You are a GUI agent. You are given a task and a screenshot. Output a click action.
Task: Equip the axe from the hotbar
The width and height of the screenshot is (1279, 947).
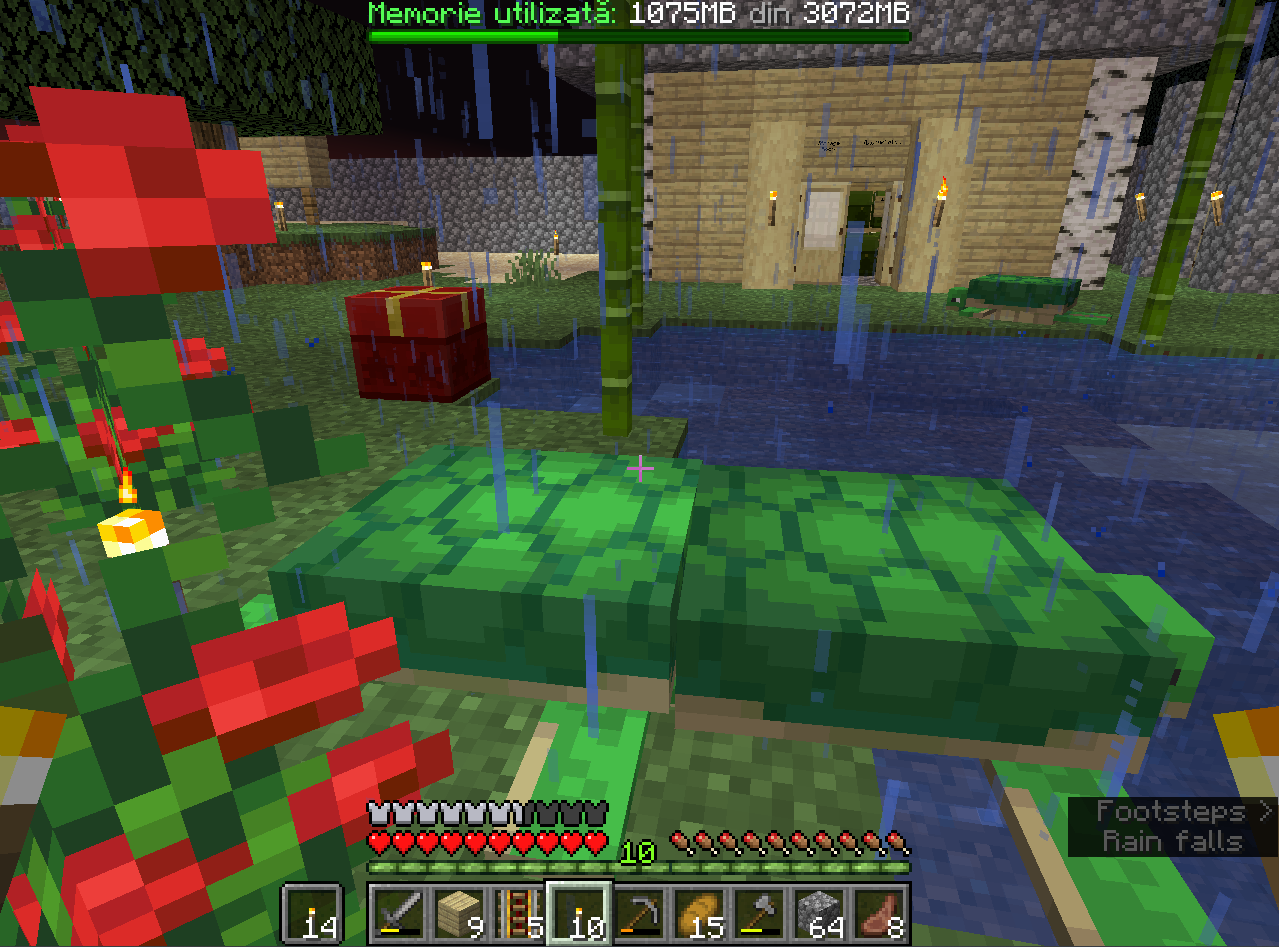pyautogui.click(x=759, y=913)
